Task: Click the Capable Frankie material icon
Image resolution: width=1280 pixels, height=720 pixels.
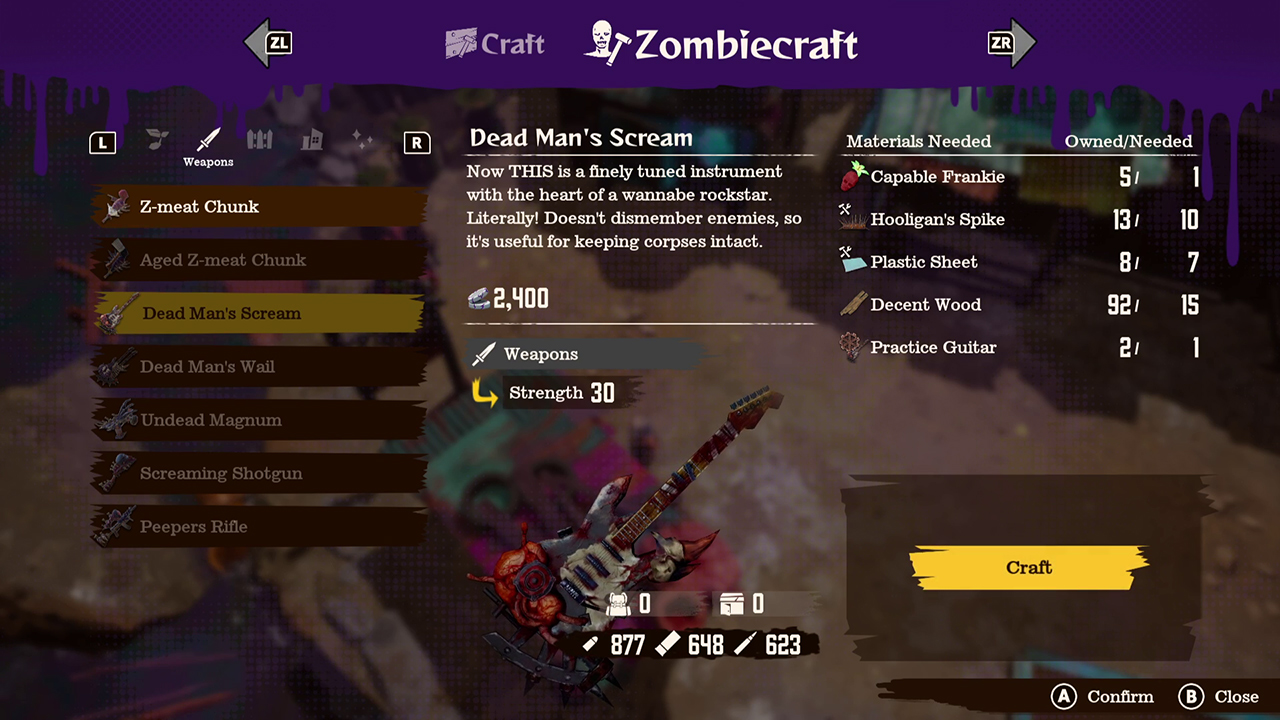Action: [851, 176]
